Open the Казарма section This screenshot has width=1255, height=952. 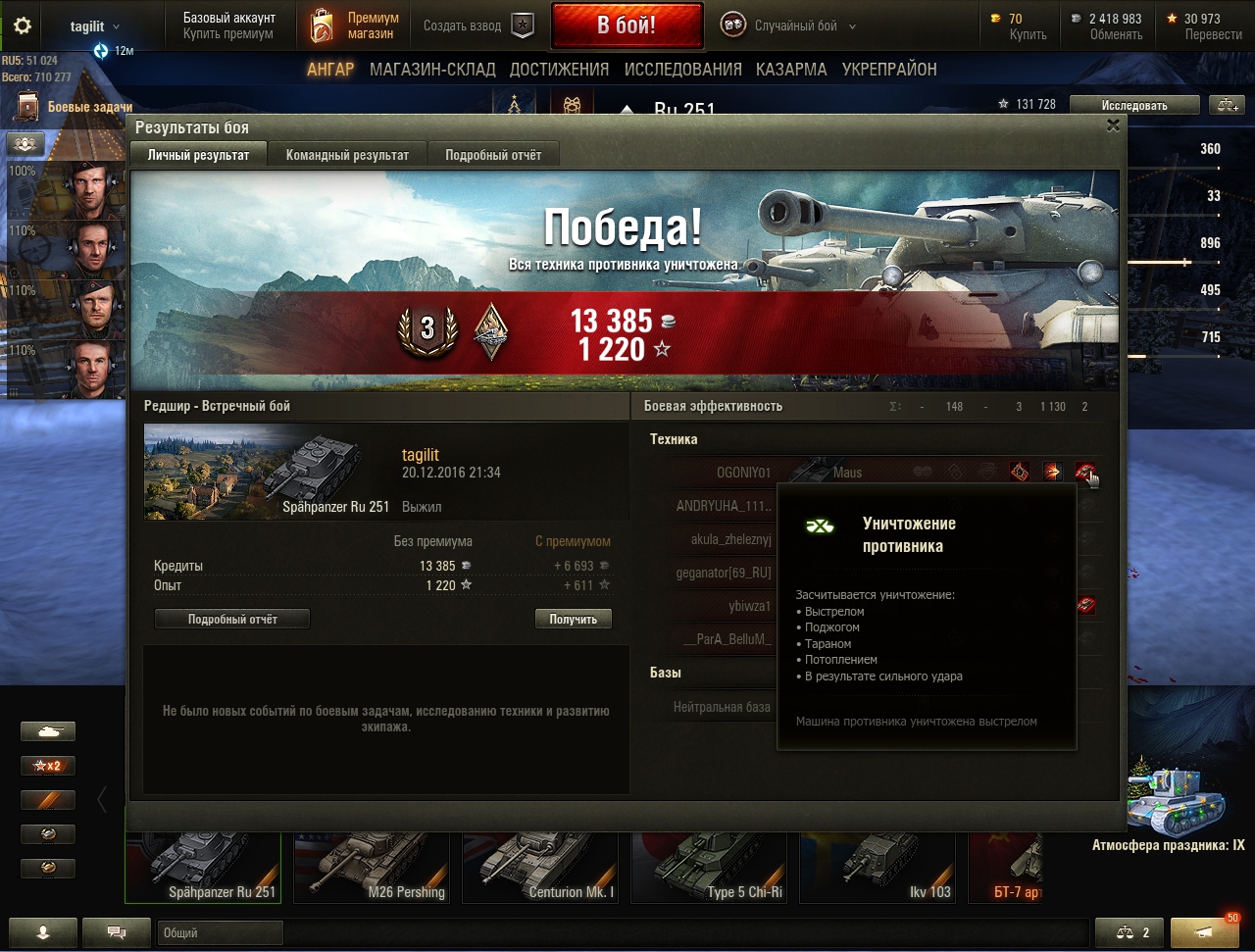tap(790, 70)
